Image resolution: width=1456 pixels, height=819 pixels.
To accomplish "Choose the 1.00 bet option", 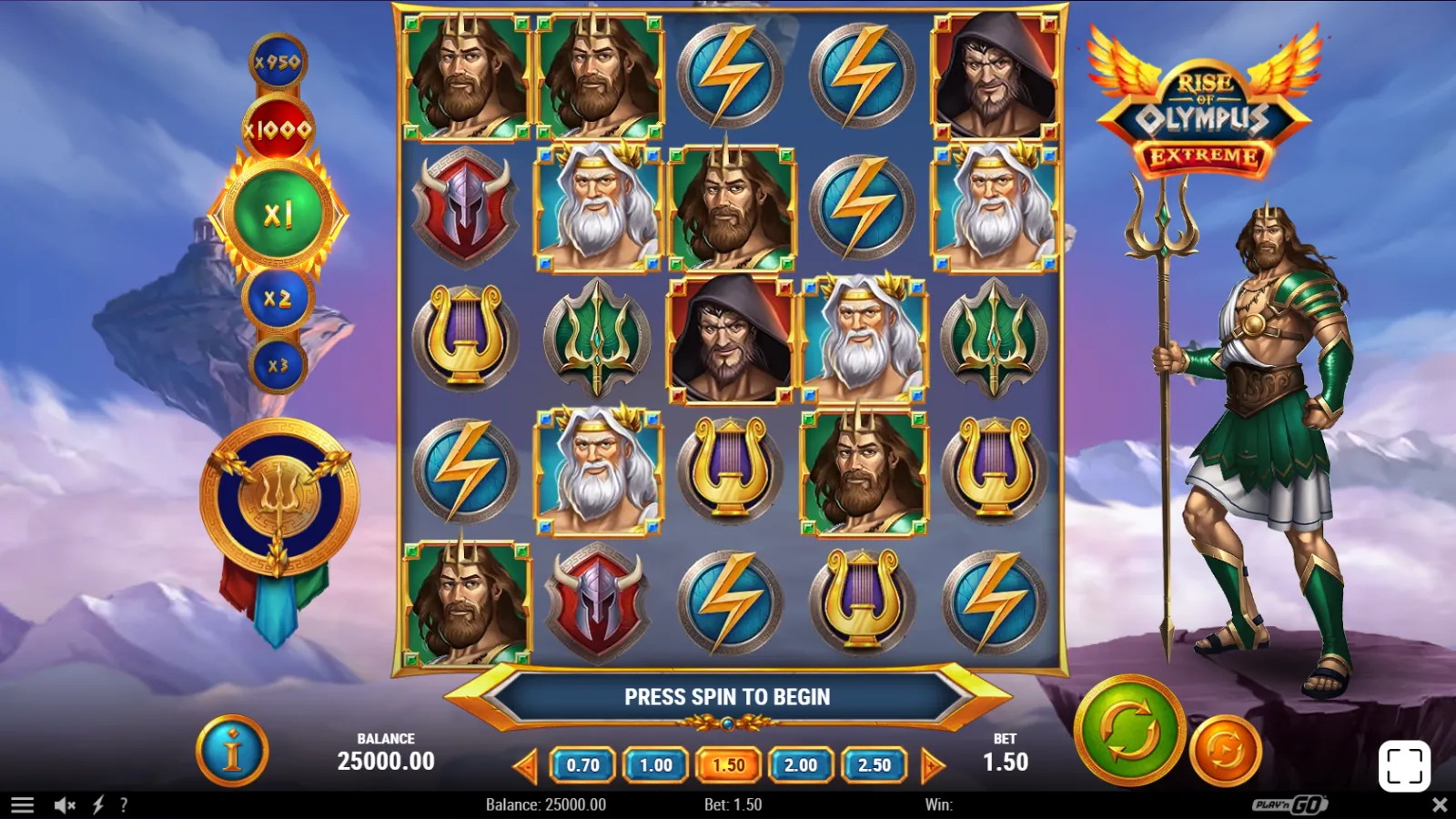I will [x=655, y=765].
